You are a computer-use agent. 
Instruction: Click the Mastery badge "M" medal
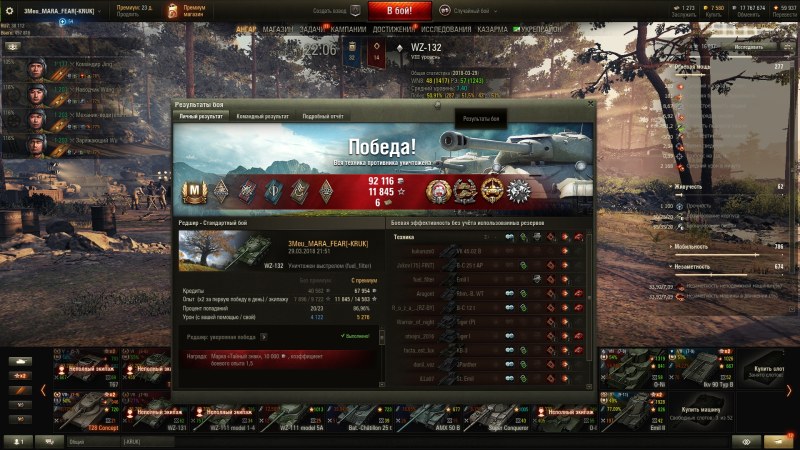[x=192, y=190]
